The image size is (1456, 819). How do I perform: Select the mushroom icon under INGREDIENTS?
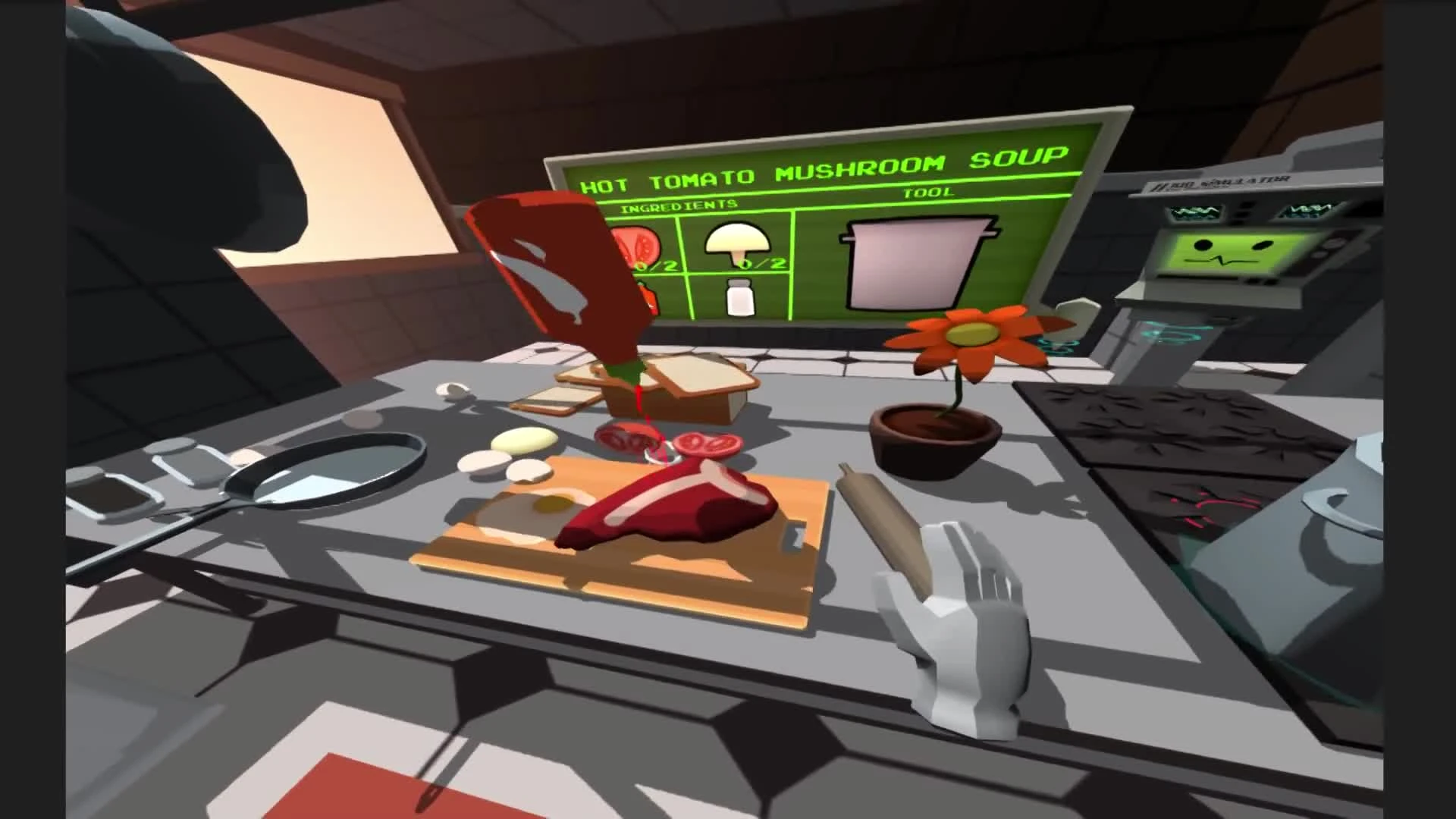click(x=738, y=240)
